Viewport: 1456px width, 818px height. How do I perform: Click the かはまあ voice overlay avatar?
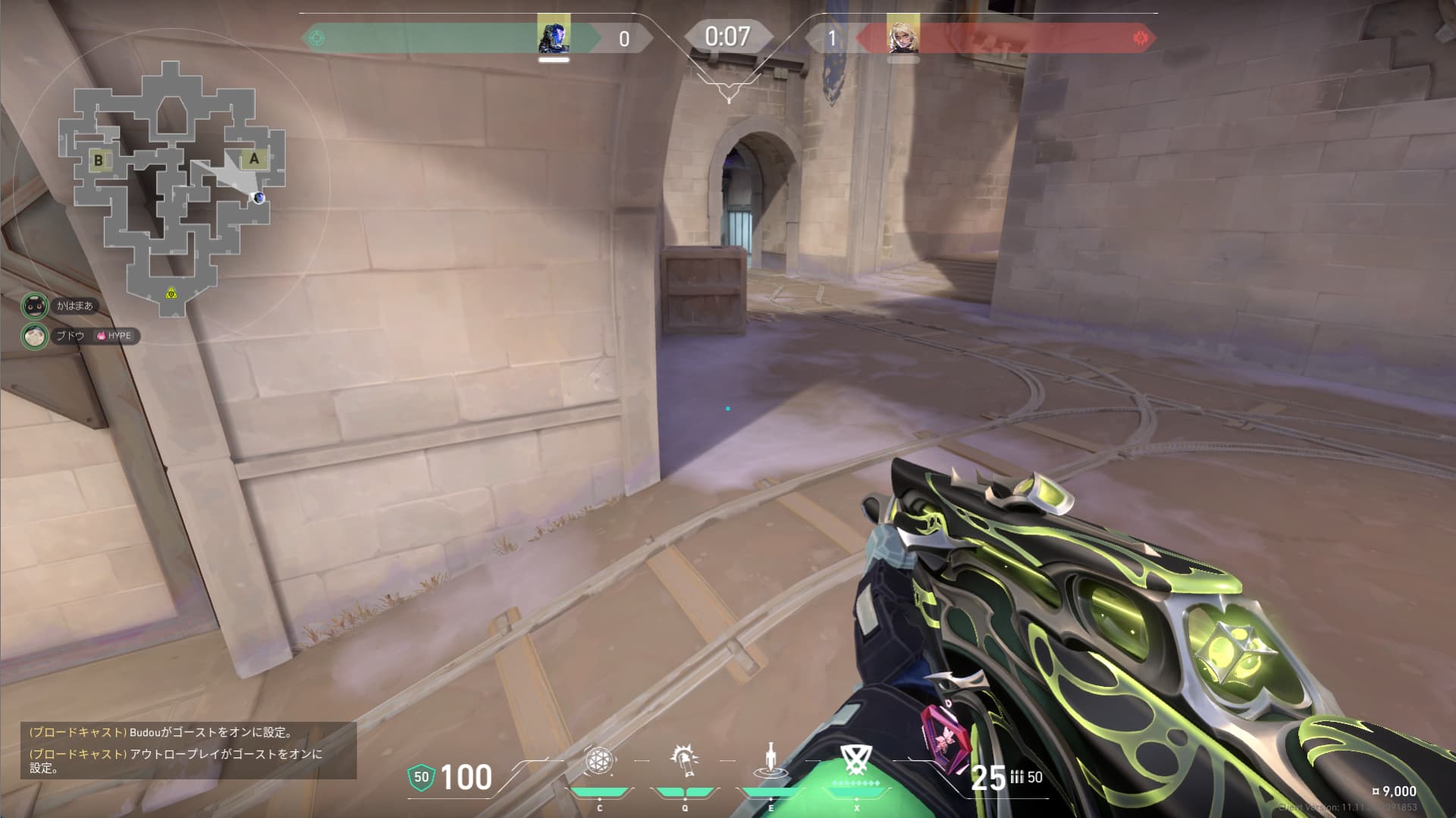34,306
